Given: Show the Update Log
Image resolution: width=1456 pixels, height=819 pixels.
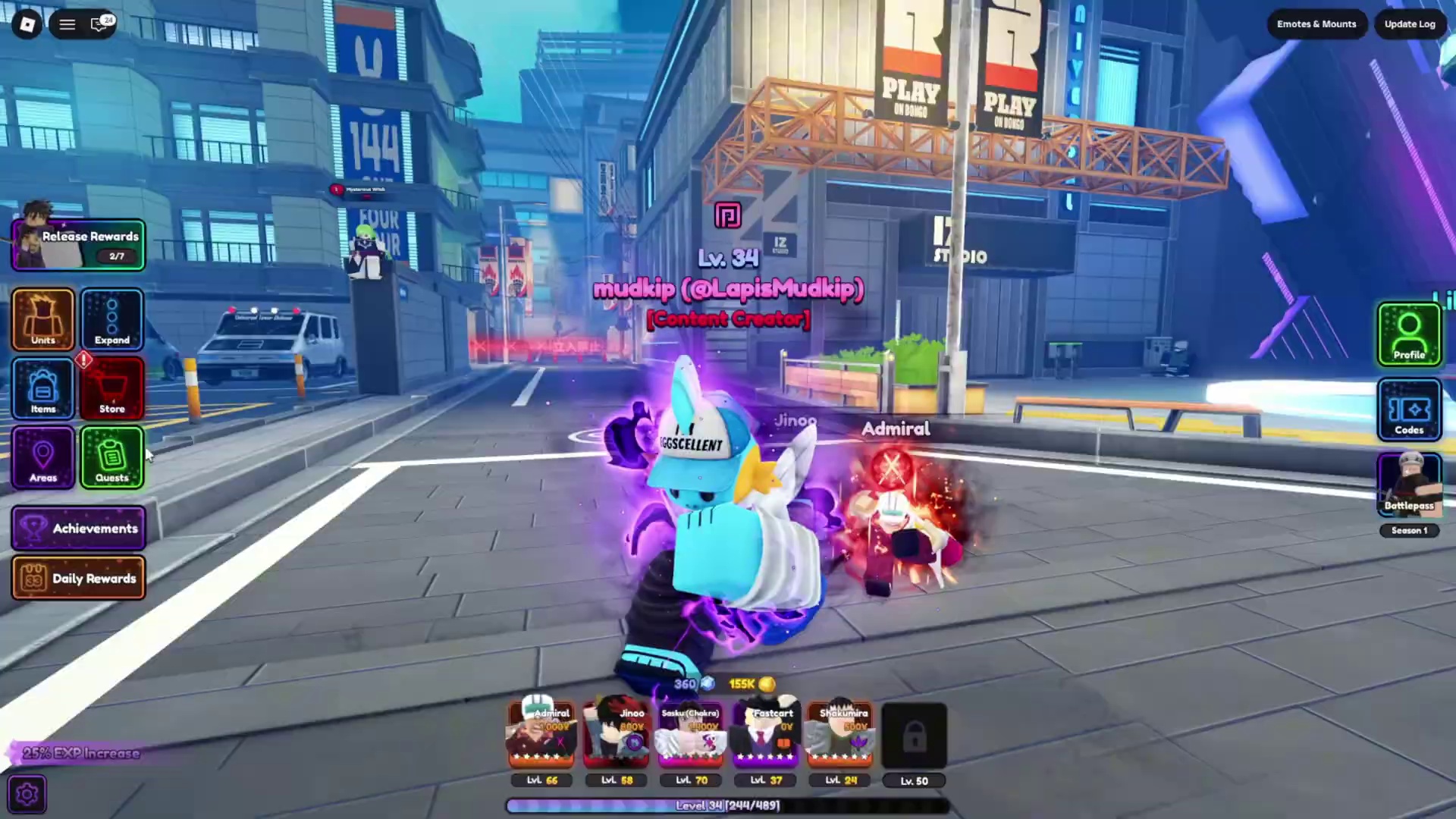Looking at the screenshot, I should 1410,24.
